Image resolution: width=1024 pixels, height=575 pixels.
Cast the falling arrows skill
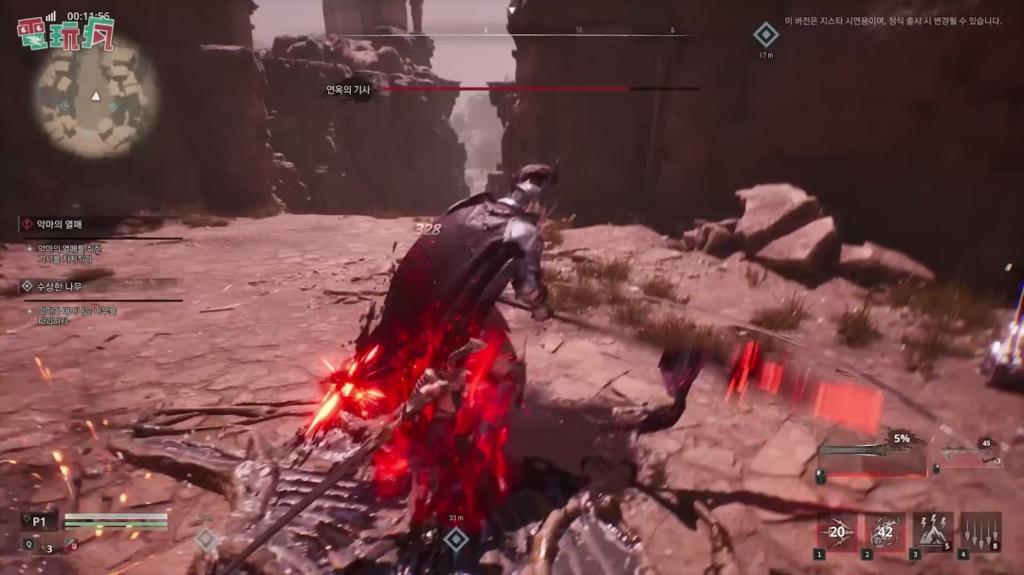click(x=980, y=532)
